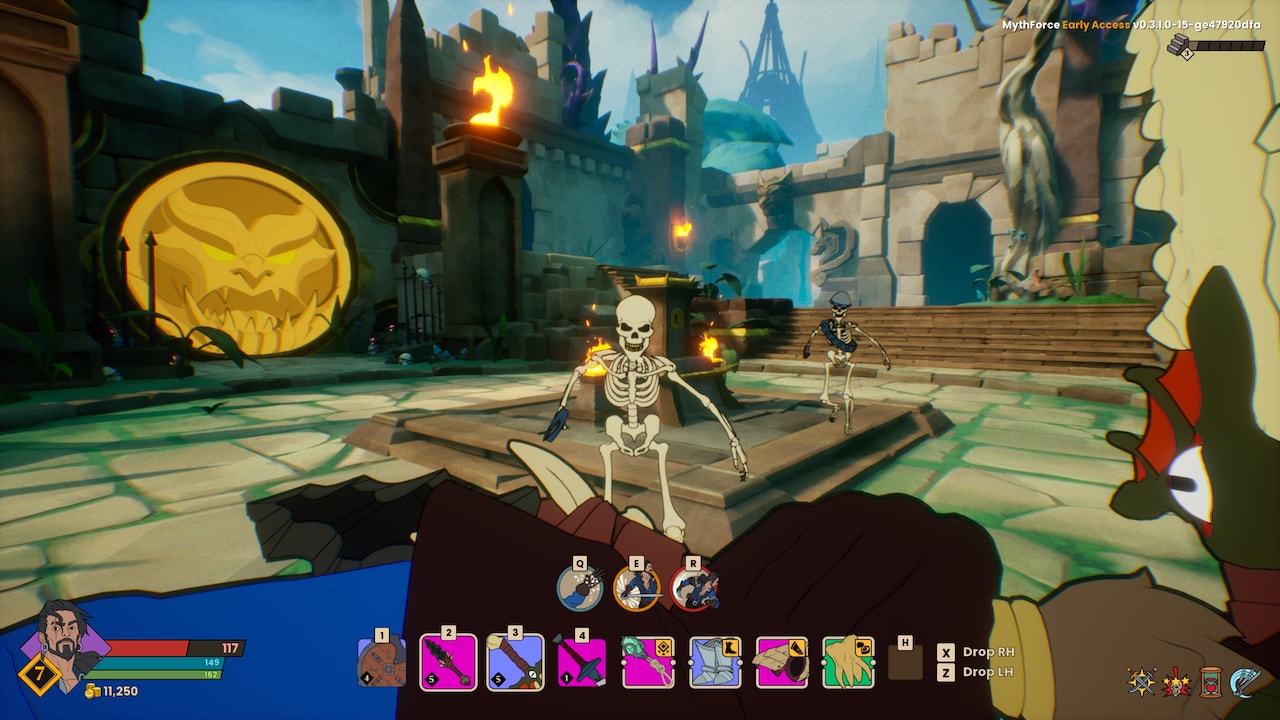The height and width of the screenshot is (720, 1280).
Task: Select the shield in hotbar slot 1
Action: 380,663
